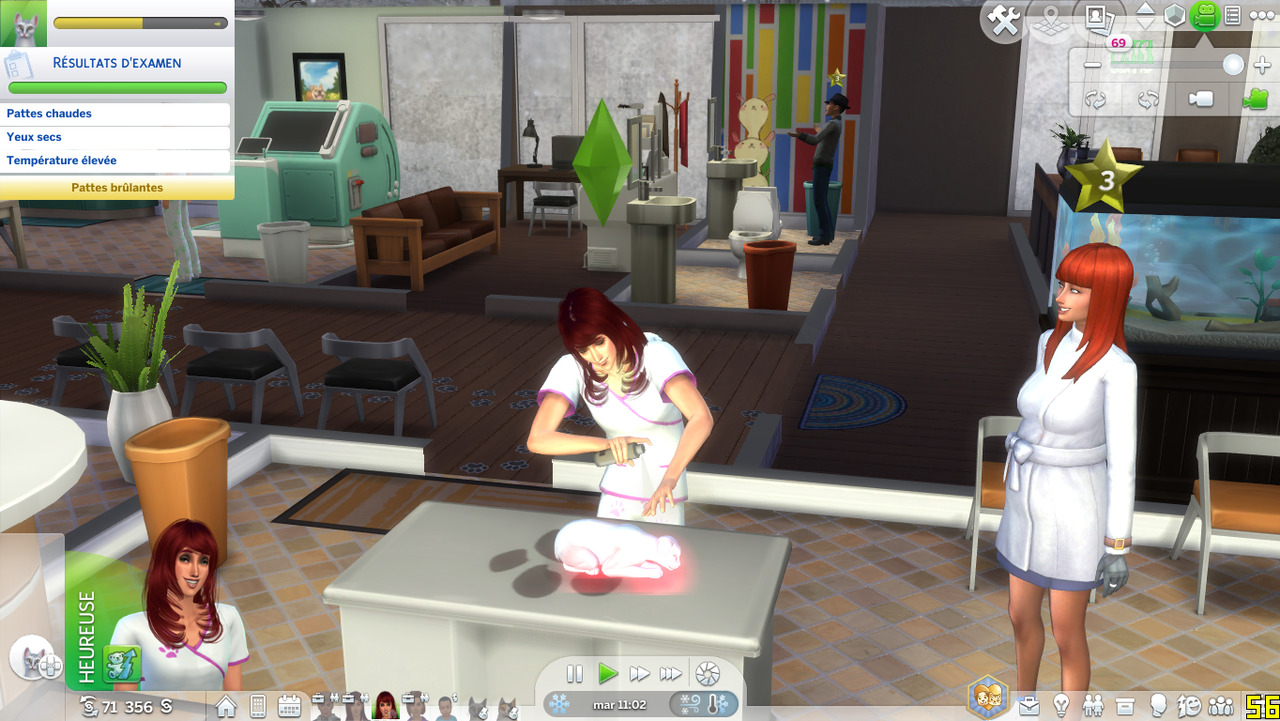Toggle the walls view cube icon
The image size is (1280, 721).
(1174, 16)
